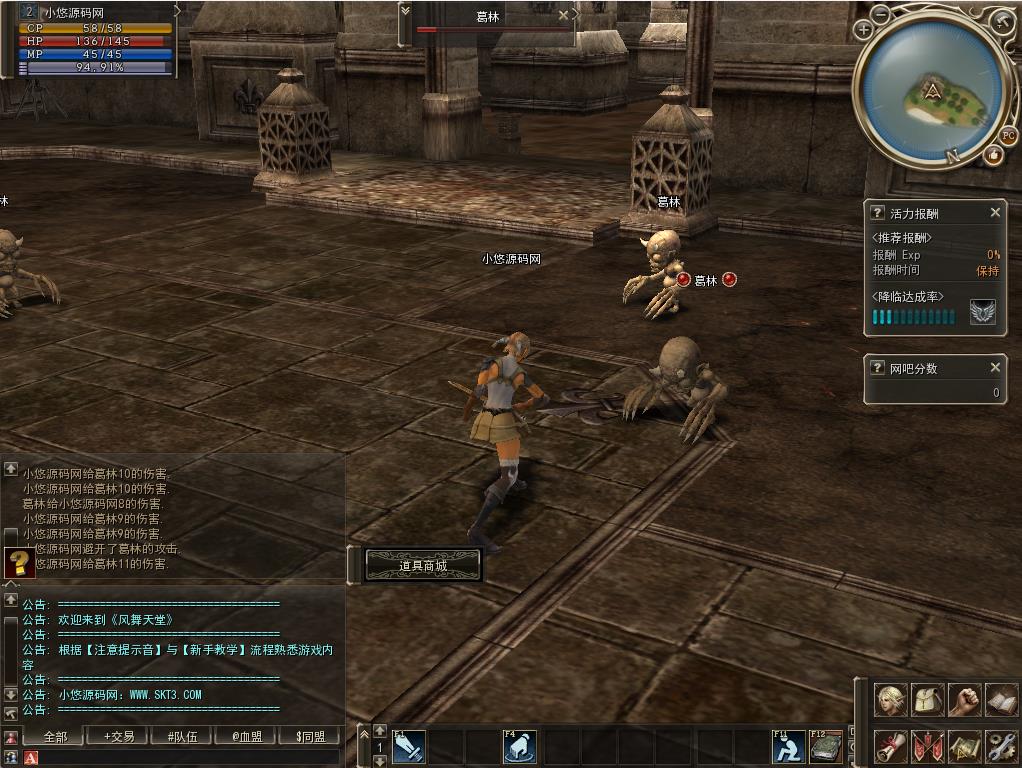Open the 道具商城 item shop
The image size is (1022, 768).
(423, 566)
